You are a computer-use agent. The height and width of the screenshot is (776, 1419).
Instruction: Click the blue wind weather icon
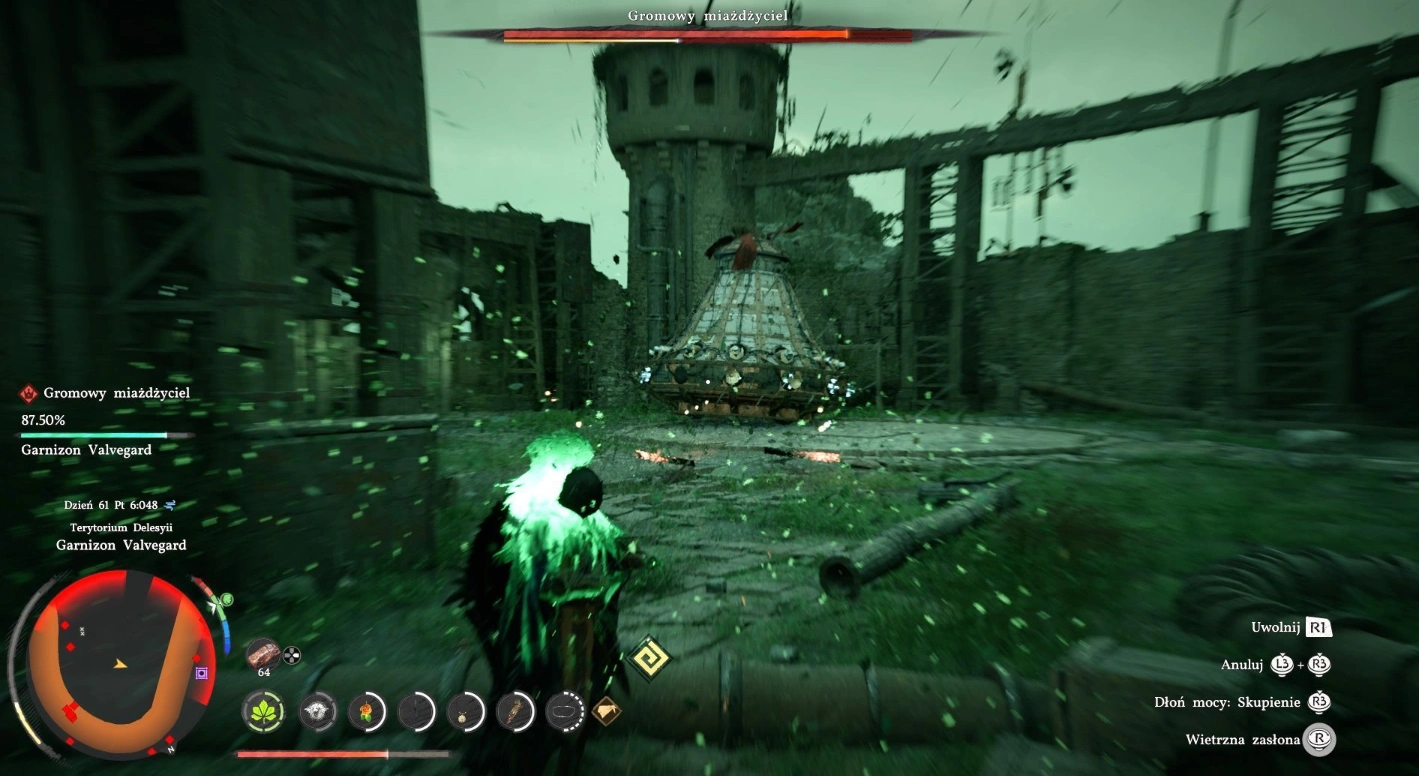click(x=170, y=505)
